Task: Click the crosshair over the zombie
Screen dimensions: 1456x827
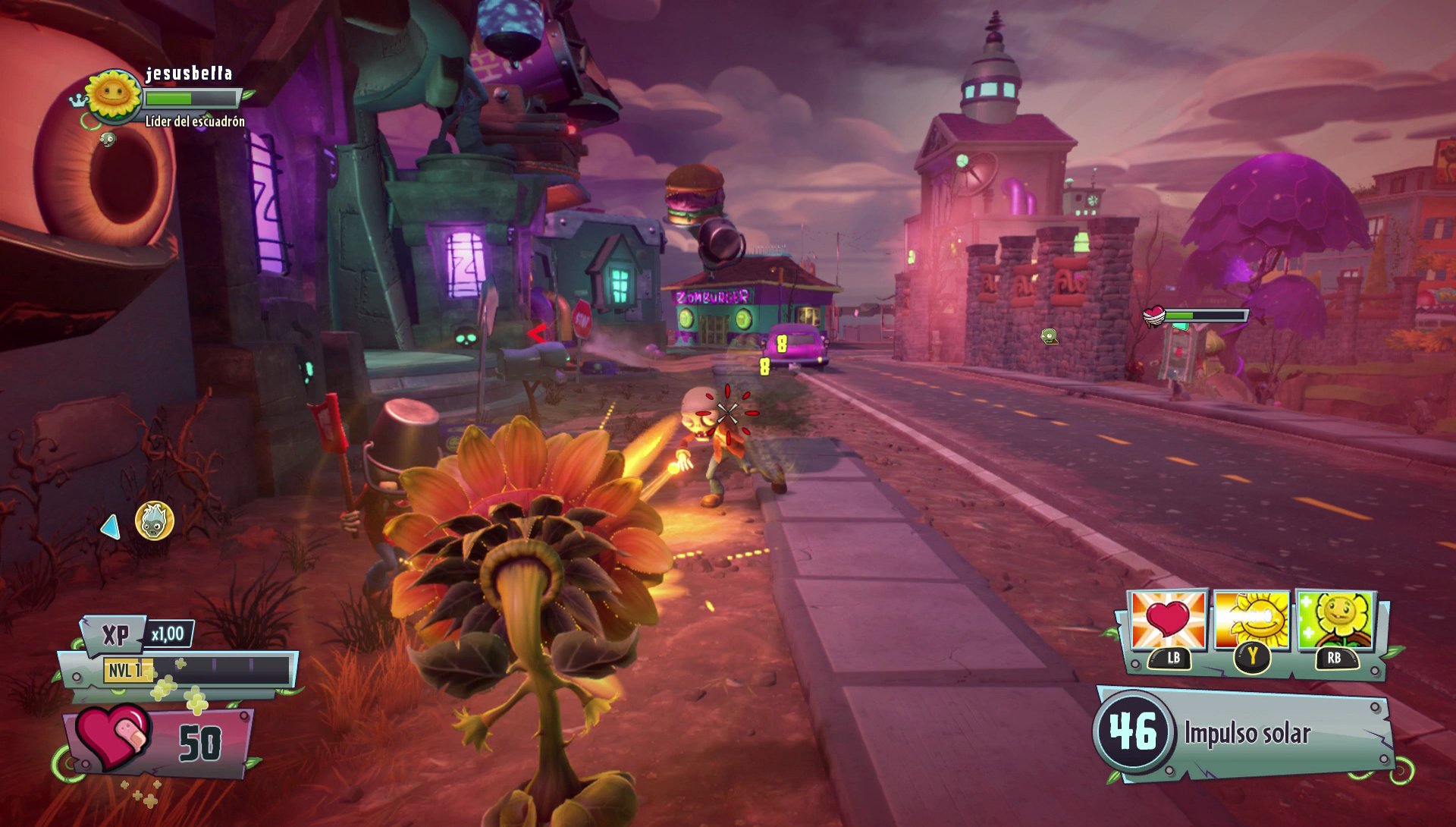Action: click(x=730, y=413)
